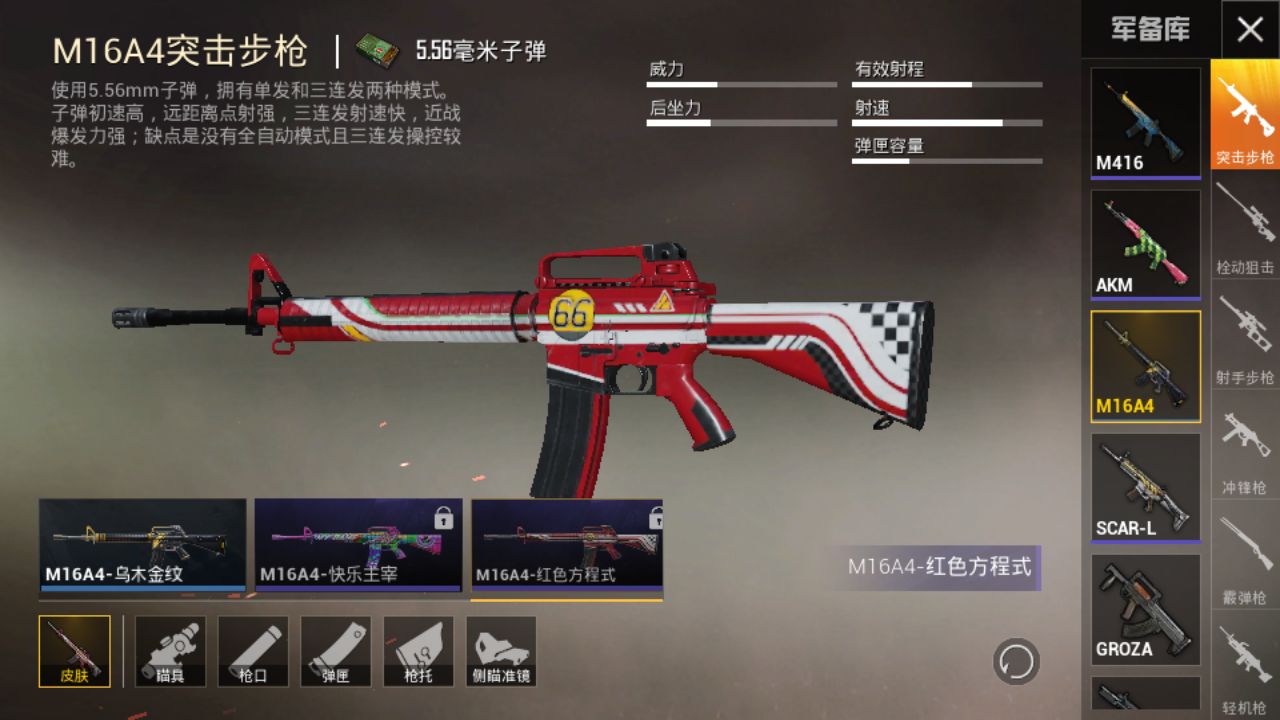Preview the locked M16A4-快乐主宰 skin
Screen dimensions: 1280x720
pos(358,544)
